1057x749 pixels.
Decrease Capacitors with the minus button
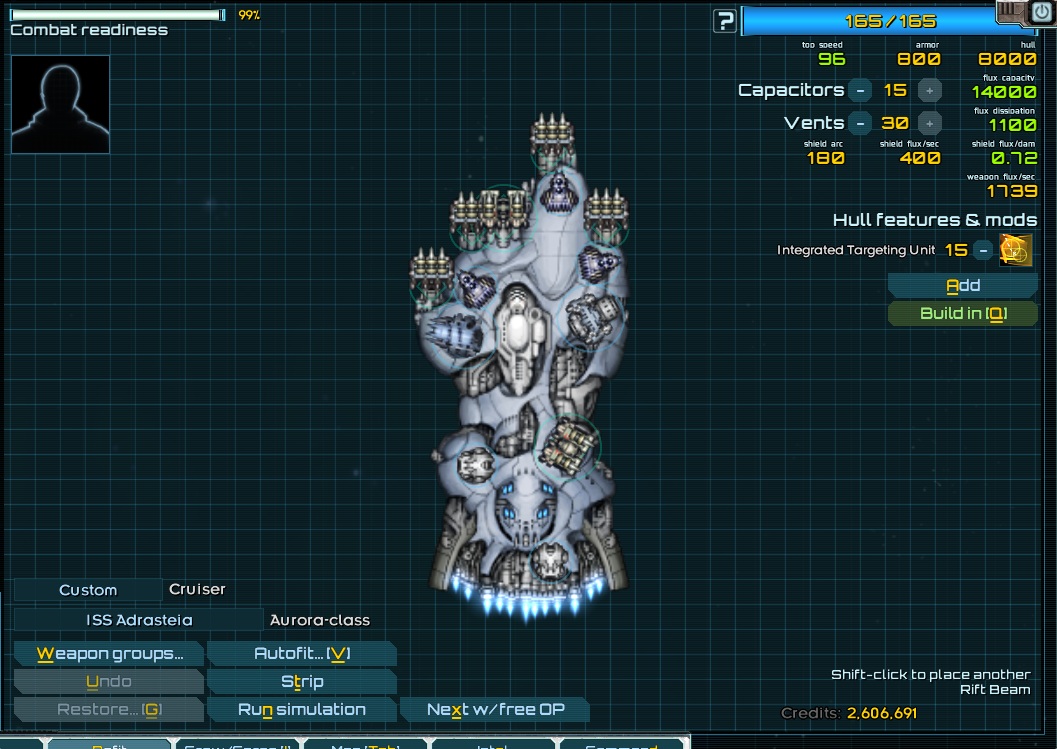tap(860, 91)
